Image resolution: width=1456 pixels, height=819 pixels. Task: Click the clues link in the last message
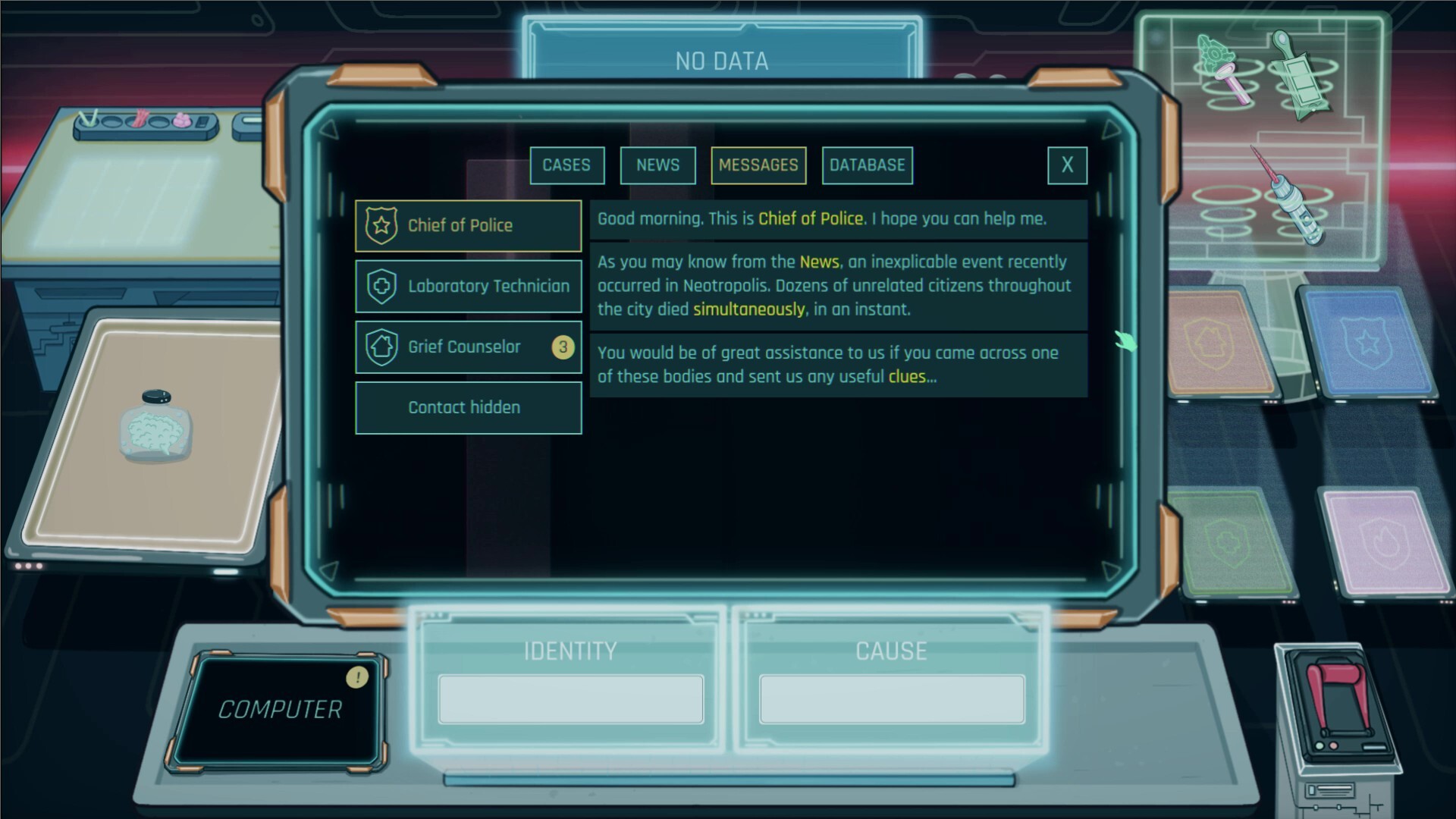908,375
